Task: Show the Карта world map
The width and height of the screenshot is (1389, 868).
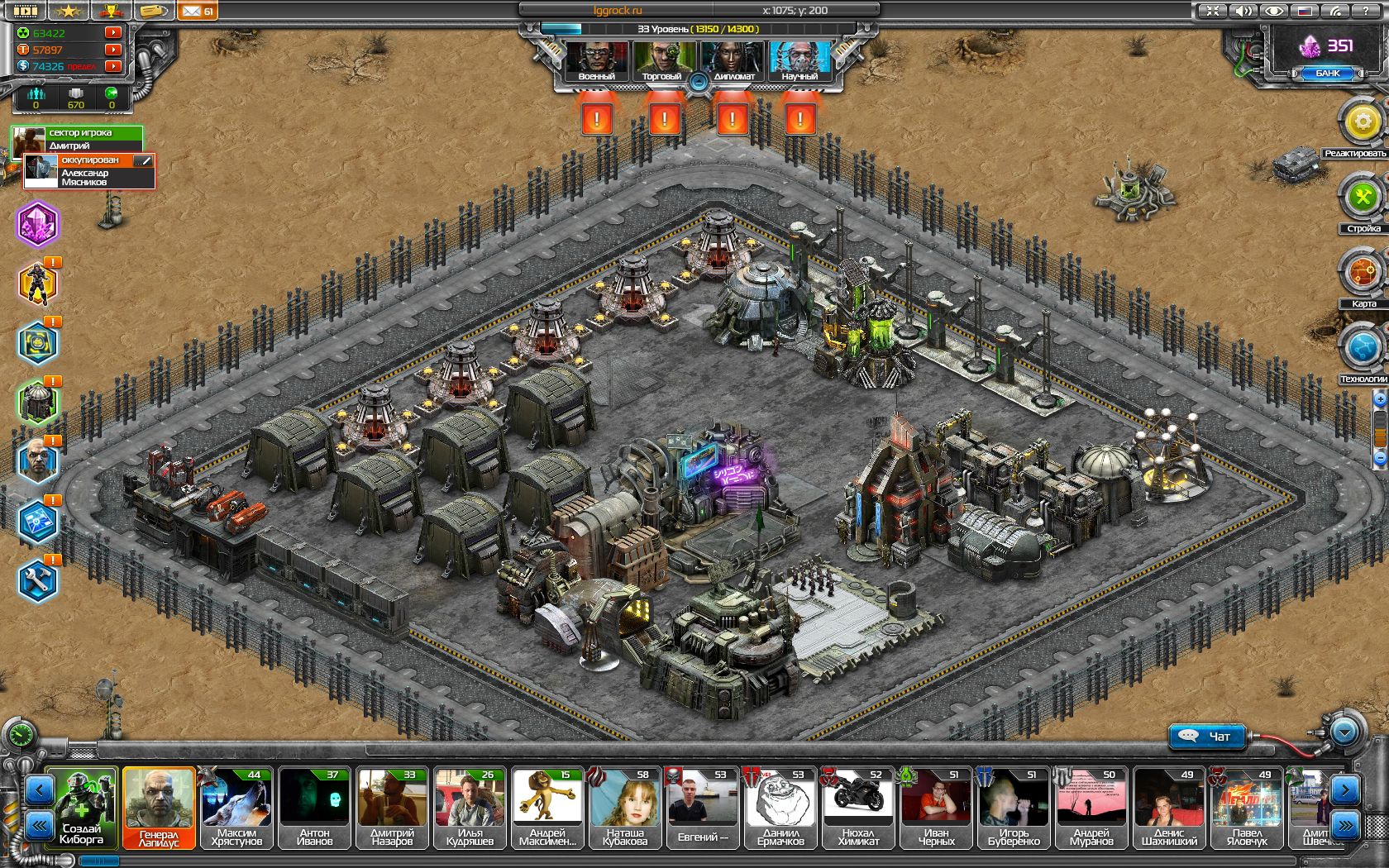Action: [1362, 273]
